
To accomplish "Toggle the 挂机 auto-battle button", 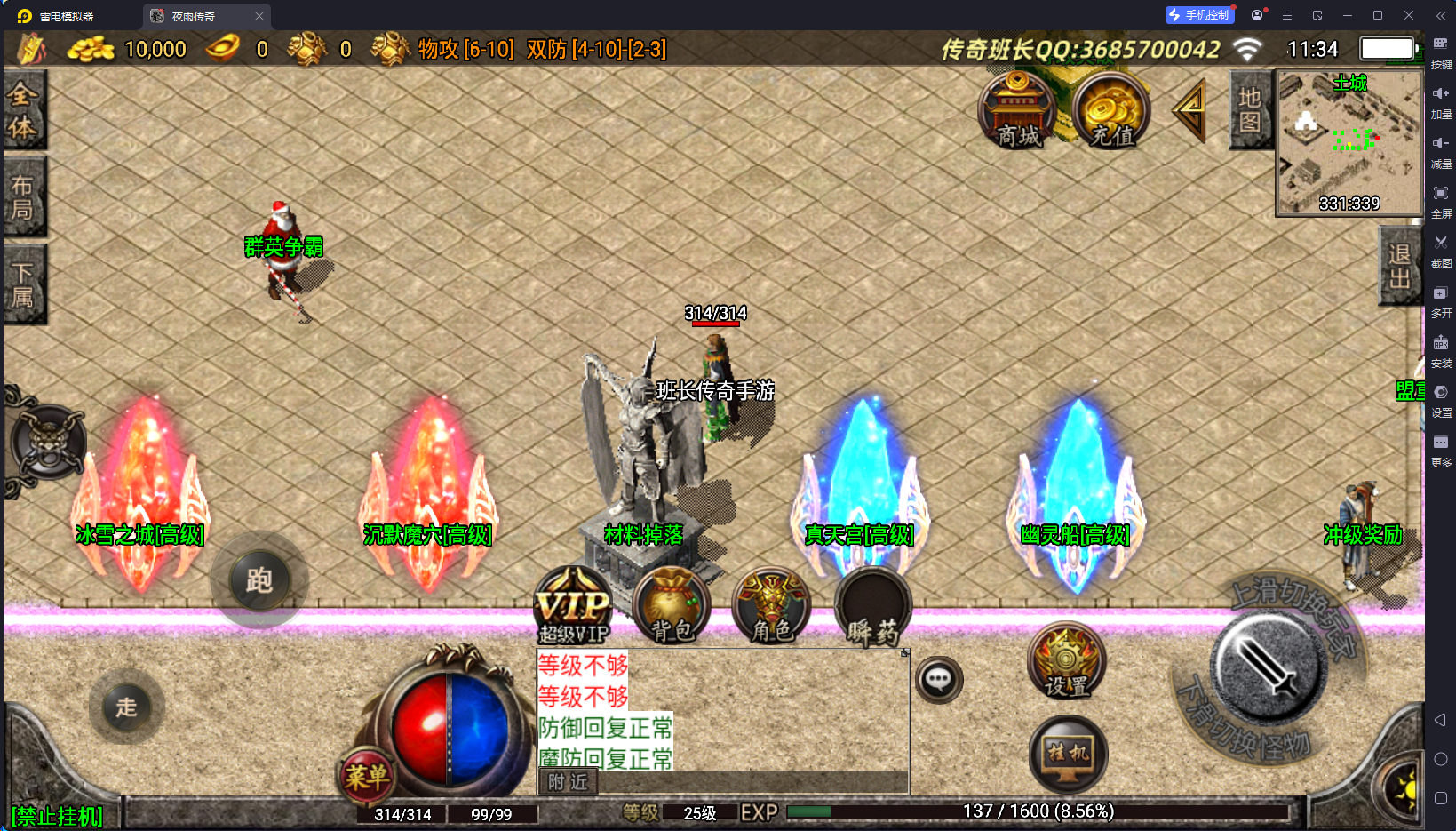I will click(x=1068, y=755).
